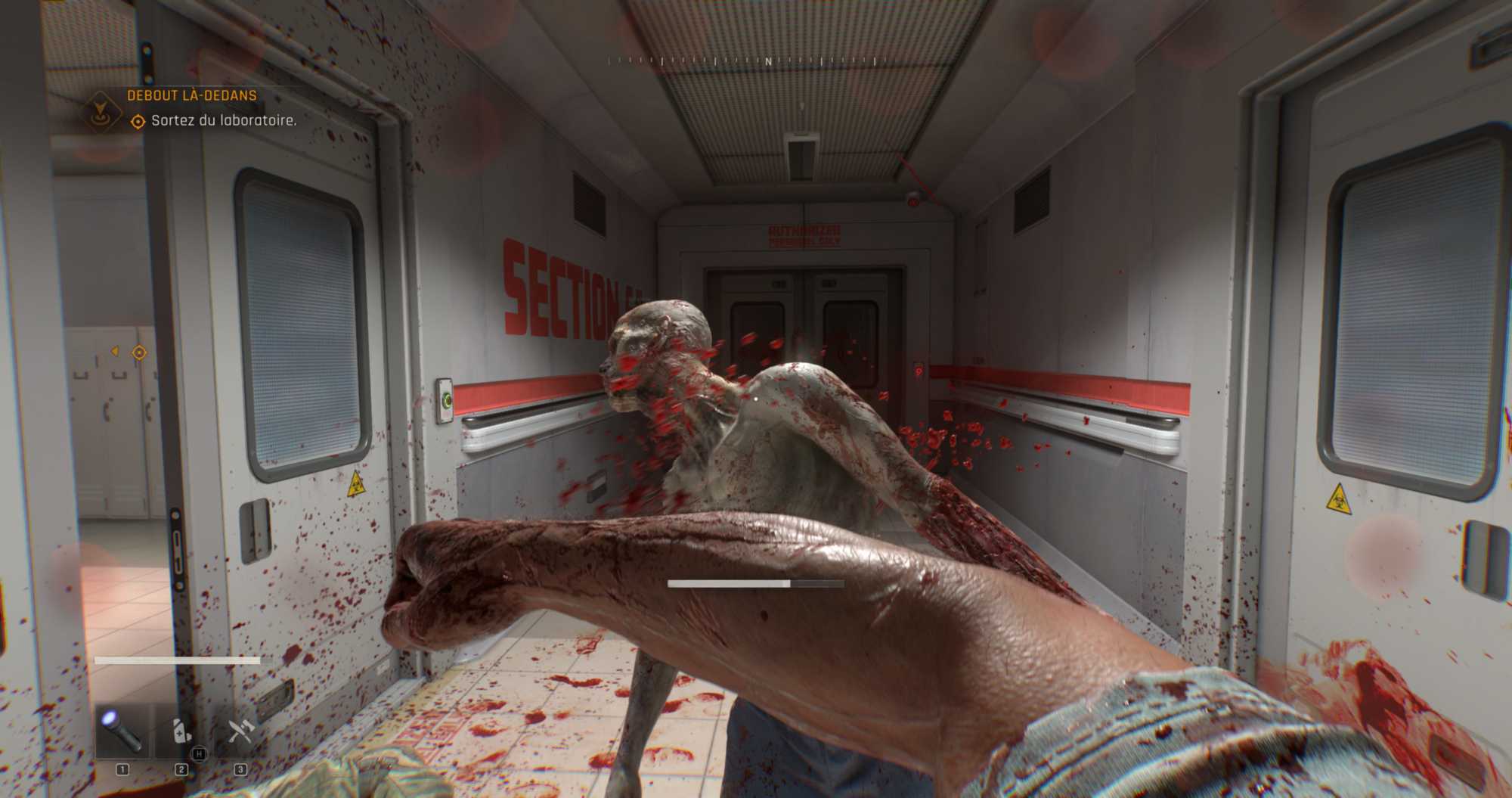The image size is (1512, 798).
Task: Open the Debout là-dedans quest tracker
Action: tap(191, 96)
